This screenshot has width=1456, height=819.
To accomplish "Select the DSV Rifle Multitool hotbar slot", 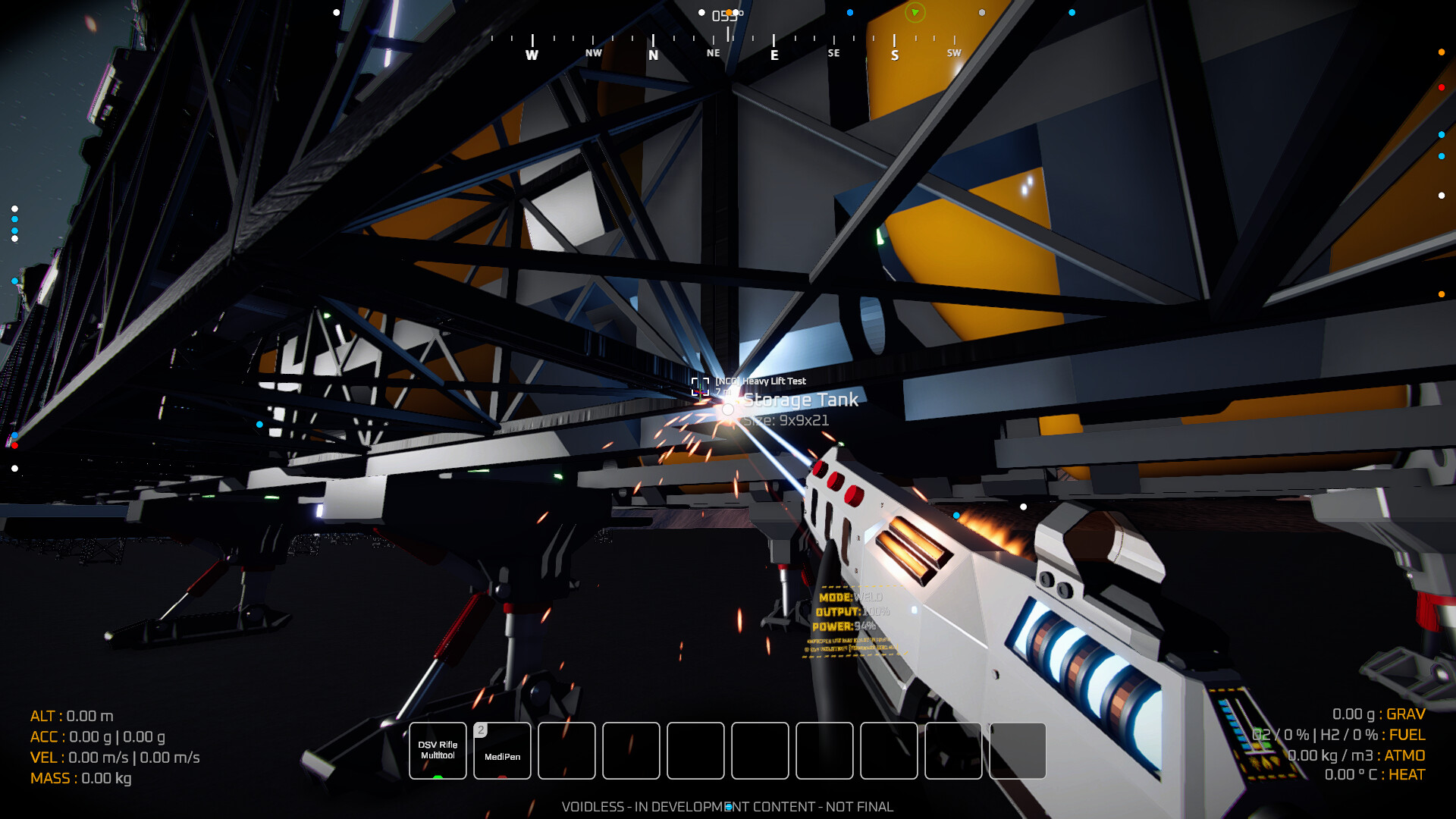I will [438, 750].
